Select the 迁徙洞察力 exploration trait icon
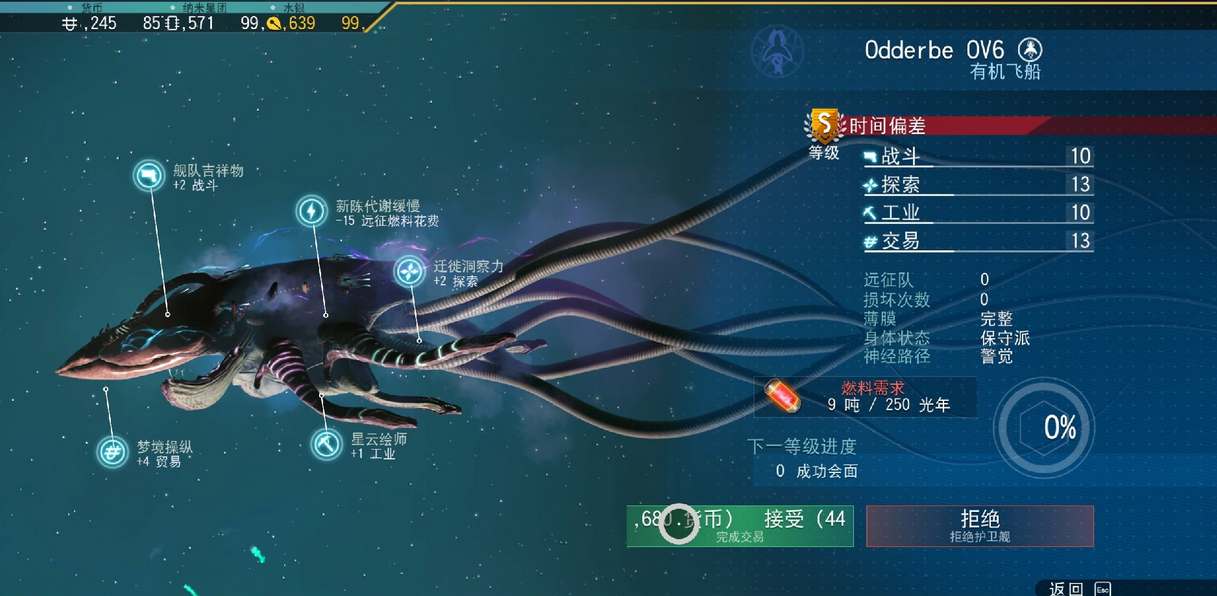This screenshot has width=1217, height=596. pyautogui.click(x=409, y=272)
